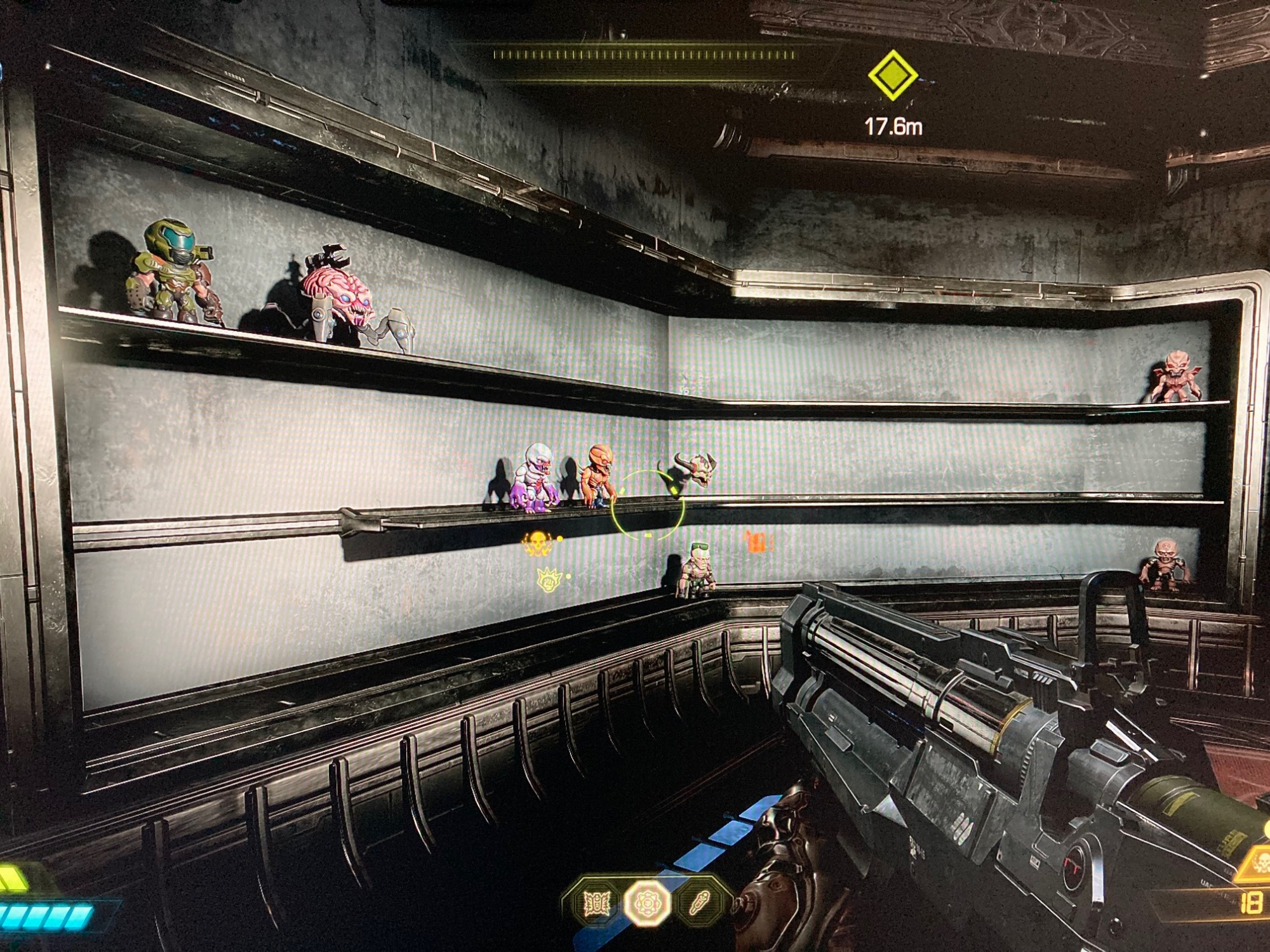1270x952 pixels.
Task: Select the yellow diamond objective marker
Action: tap(892, 76)
